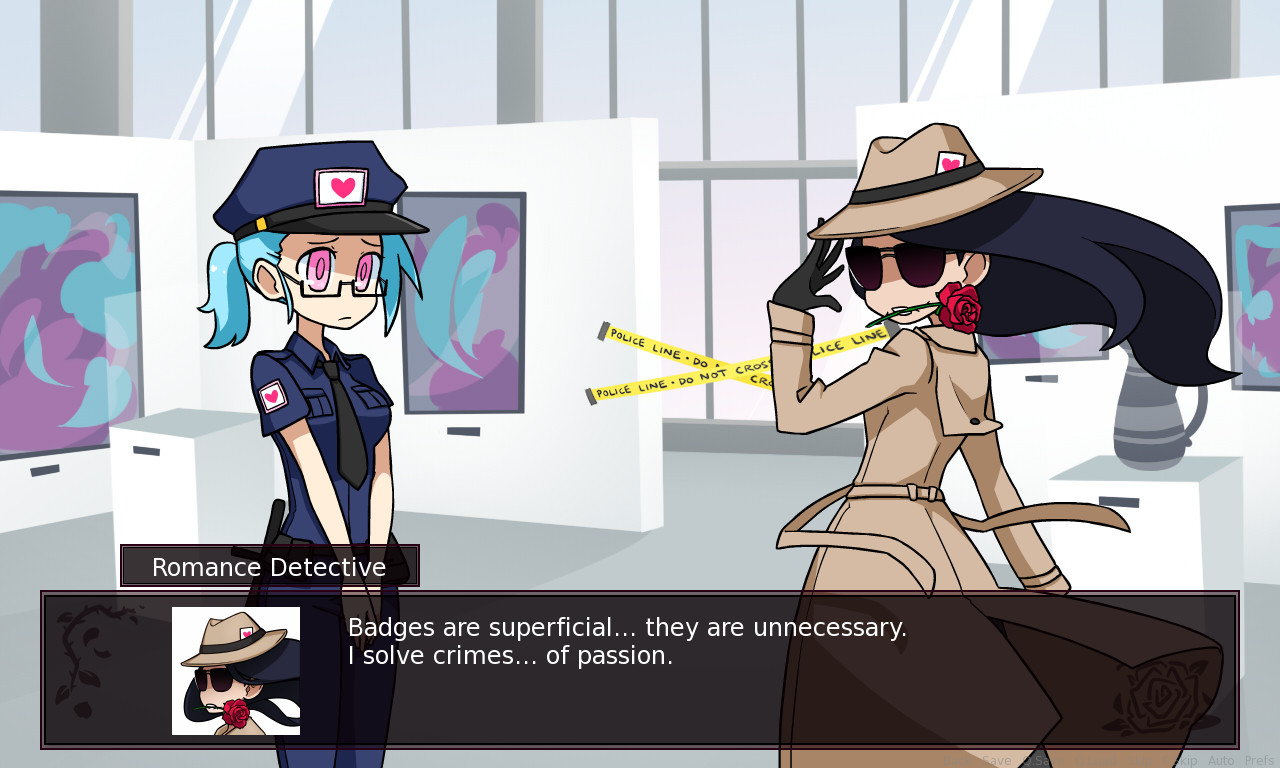Select the red rose in detective's mouth
This screenshot has height=768, width=1280.
pos(962,305)
